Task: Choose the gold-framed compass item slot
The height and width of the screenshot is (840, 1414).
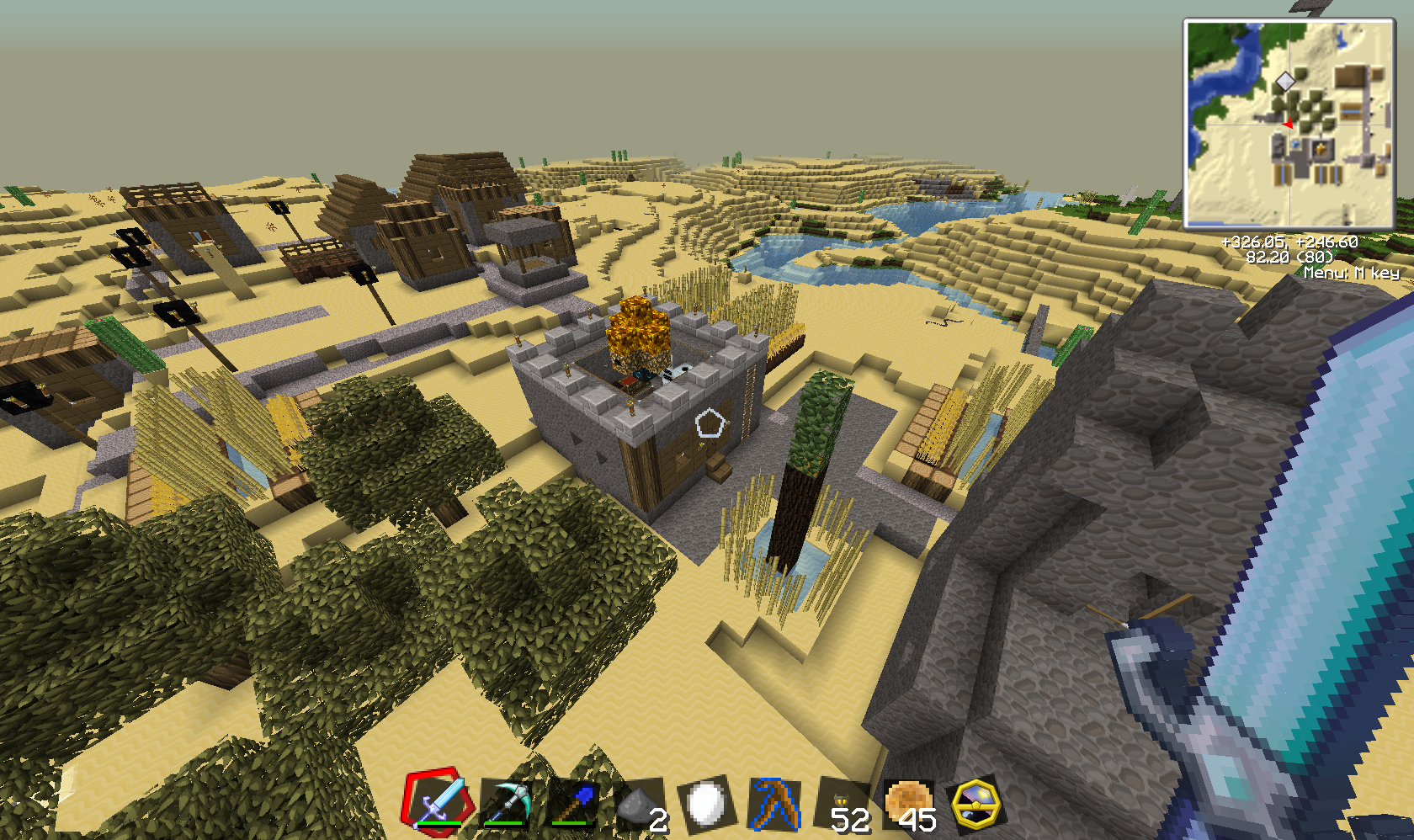Action: [x=976, y=804]
